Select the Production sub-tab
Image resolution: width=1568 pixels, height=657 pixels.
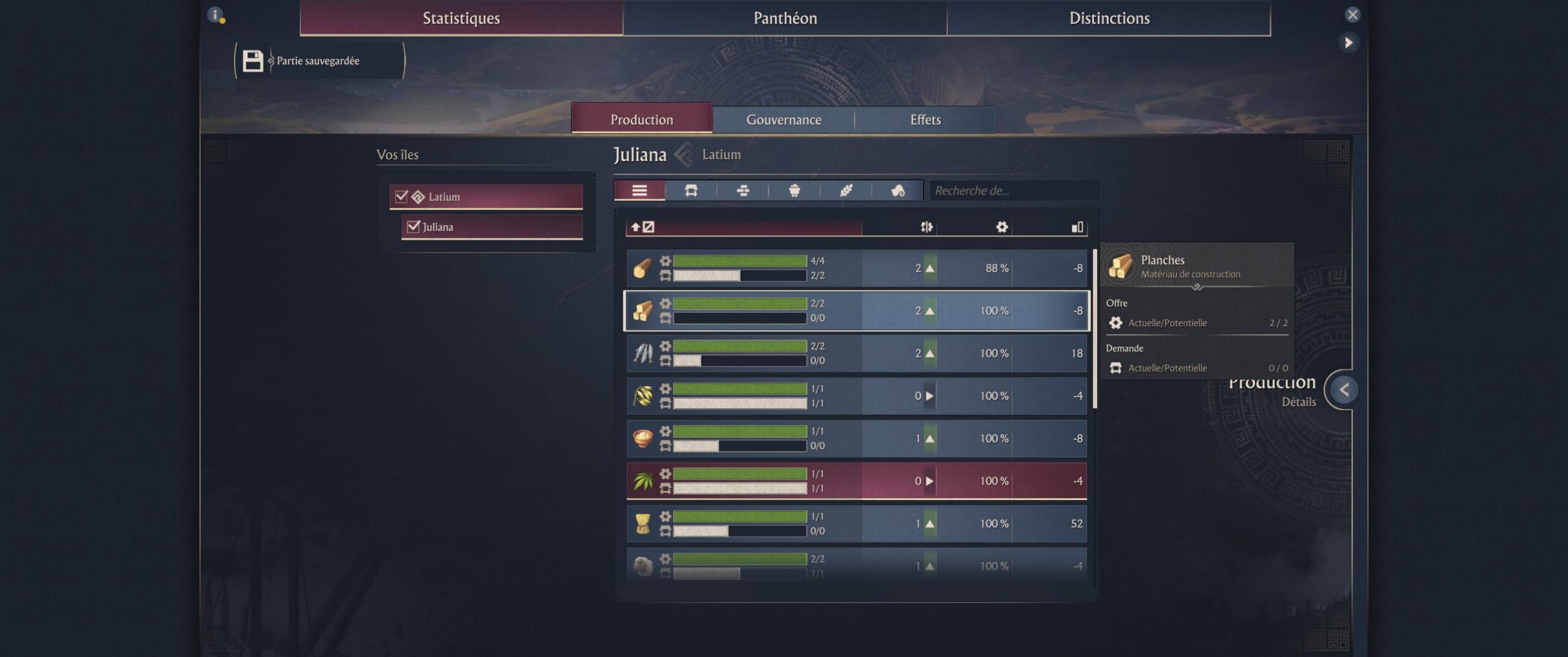[x=641, y=120]
